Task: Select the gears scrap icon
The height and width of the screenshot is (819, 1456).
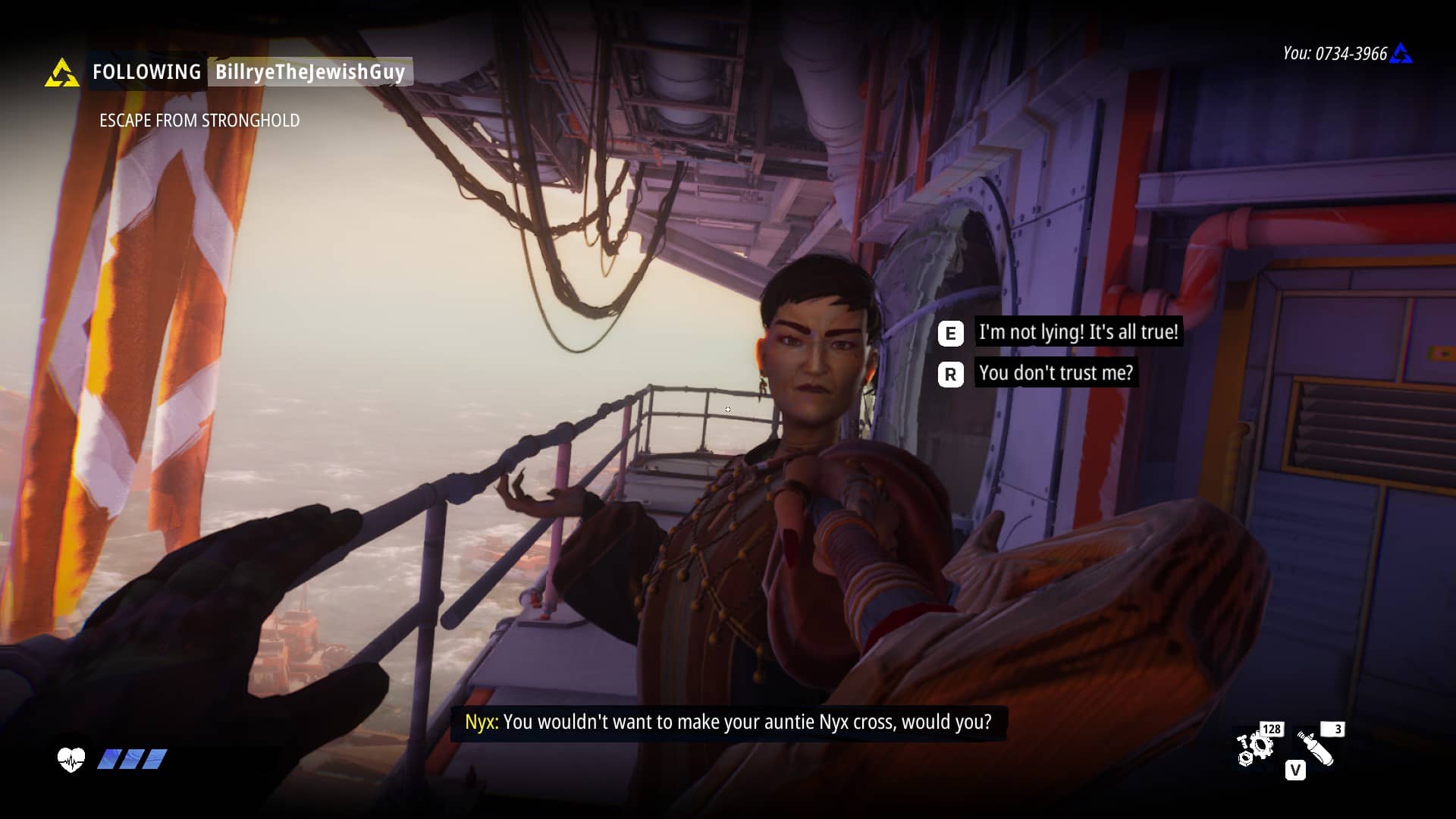Action: 1254,748
